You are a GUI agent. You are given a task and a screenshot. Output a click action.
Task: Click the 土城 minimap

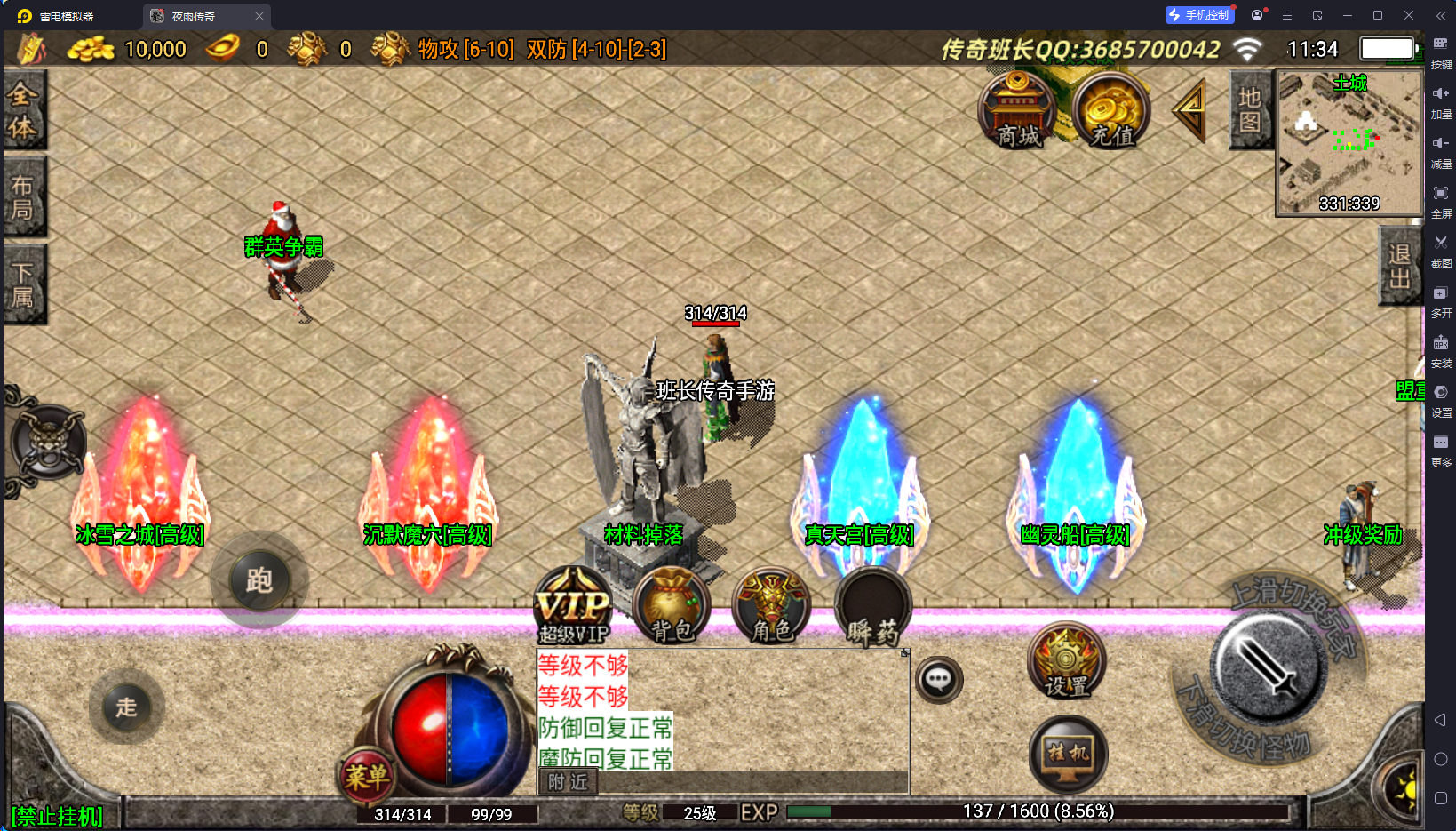[1349, 142]
